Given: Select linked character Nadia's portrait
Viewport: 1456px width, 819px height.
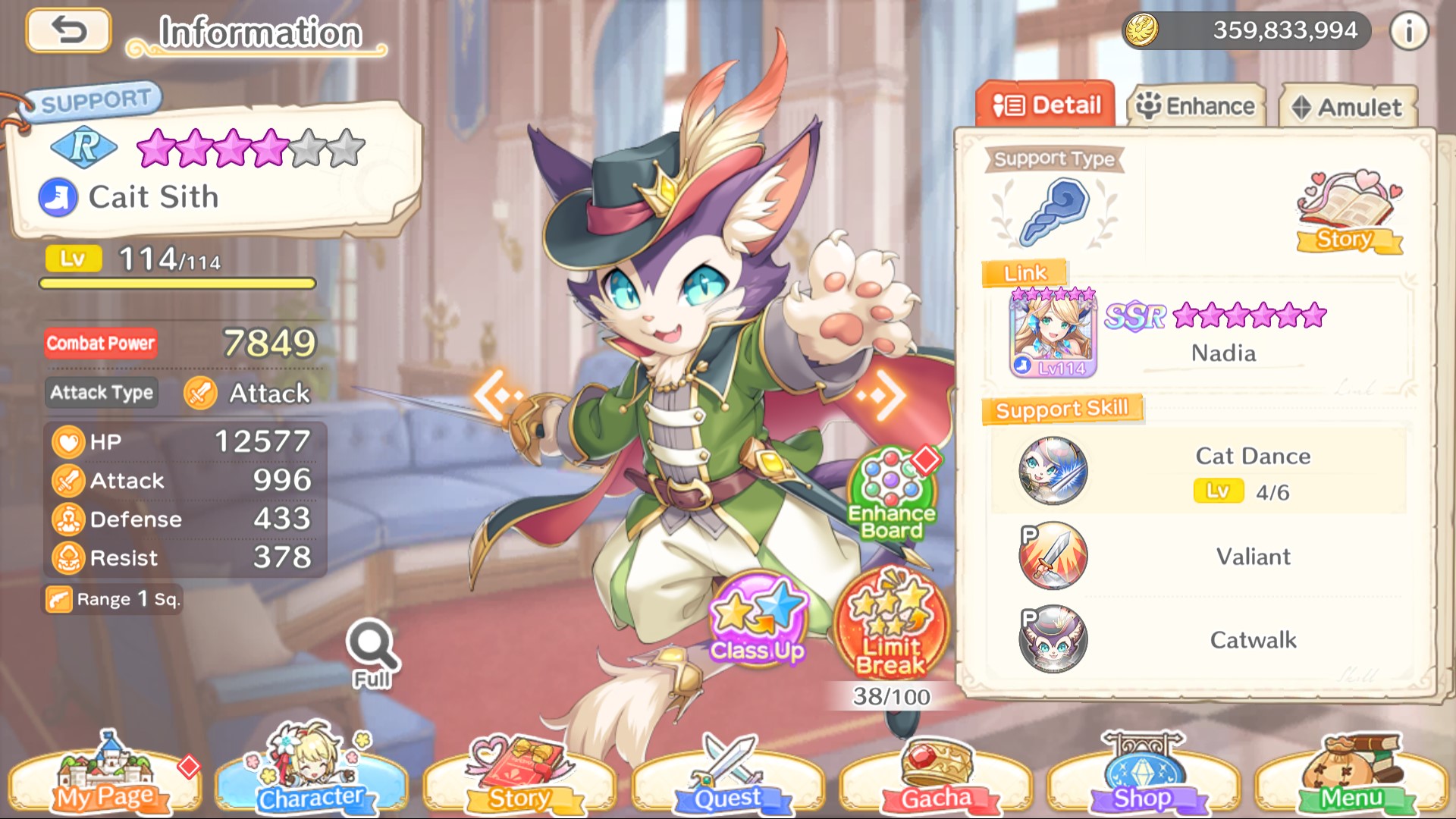Looking at the screenshot, I should click(x=1053, y=334).
